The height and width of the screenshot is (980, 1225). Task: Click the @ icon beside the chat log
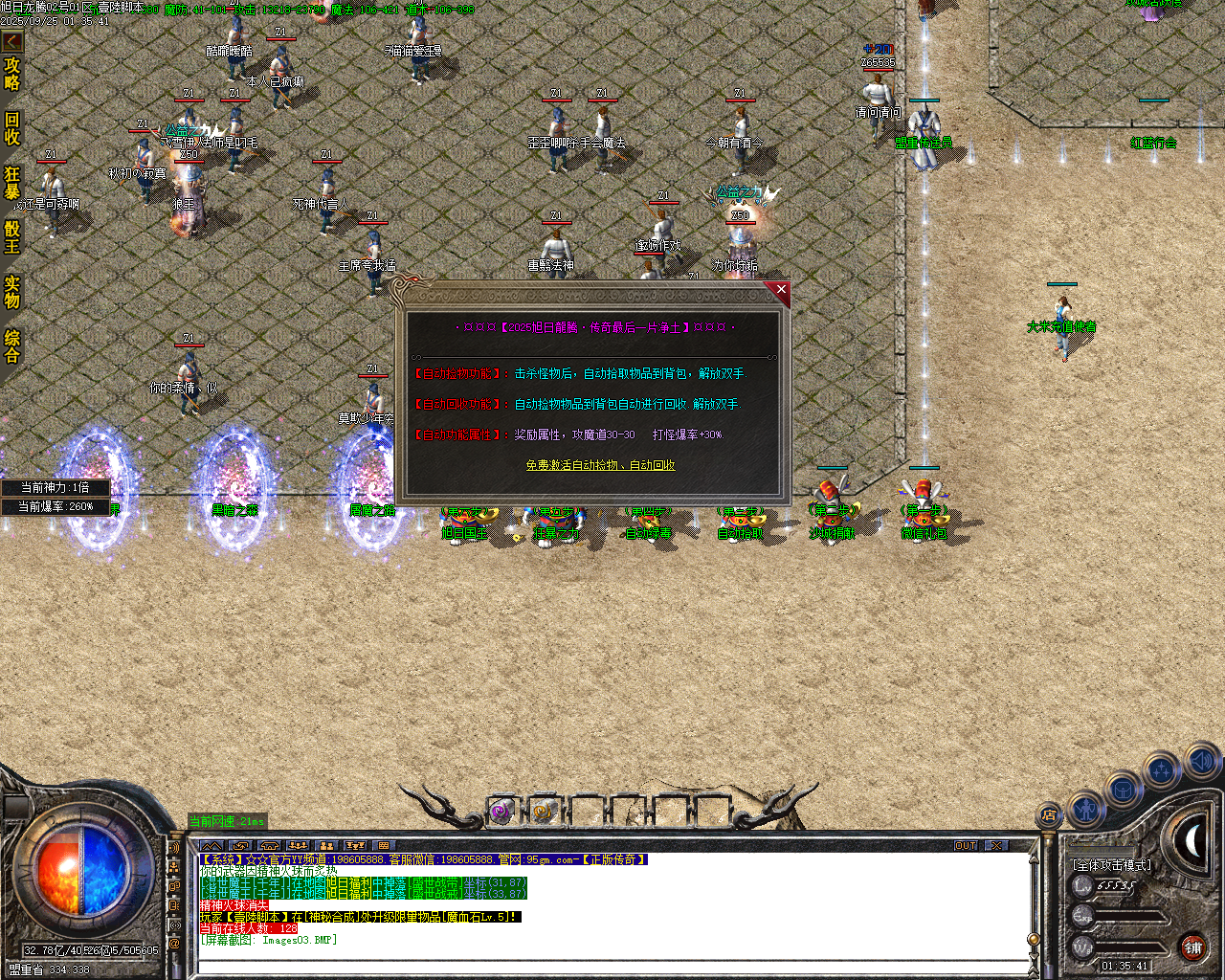173,941
